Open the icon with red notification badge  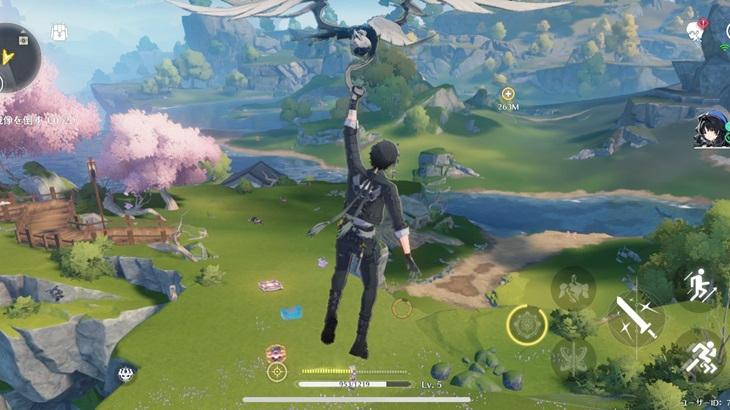(697, 31)
